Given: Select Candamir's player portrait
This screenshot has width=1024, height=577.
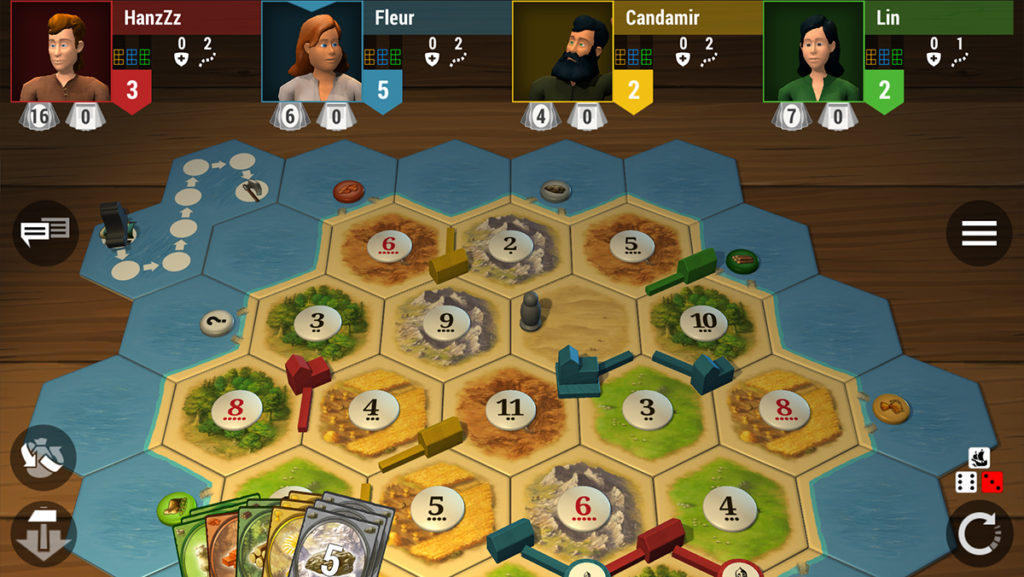Looking at the screenshot, I should tap(563, 51).
